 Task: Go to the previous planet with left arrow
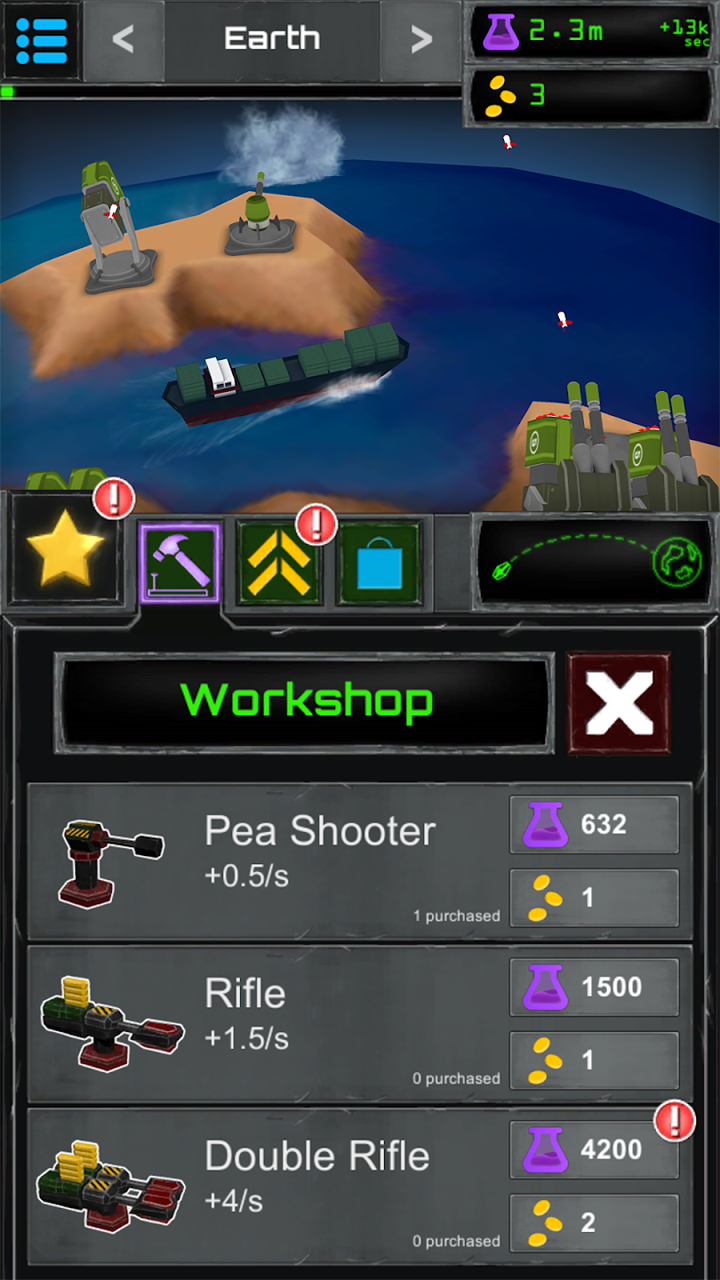point(123,40)
